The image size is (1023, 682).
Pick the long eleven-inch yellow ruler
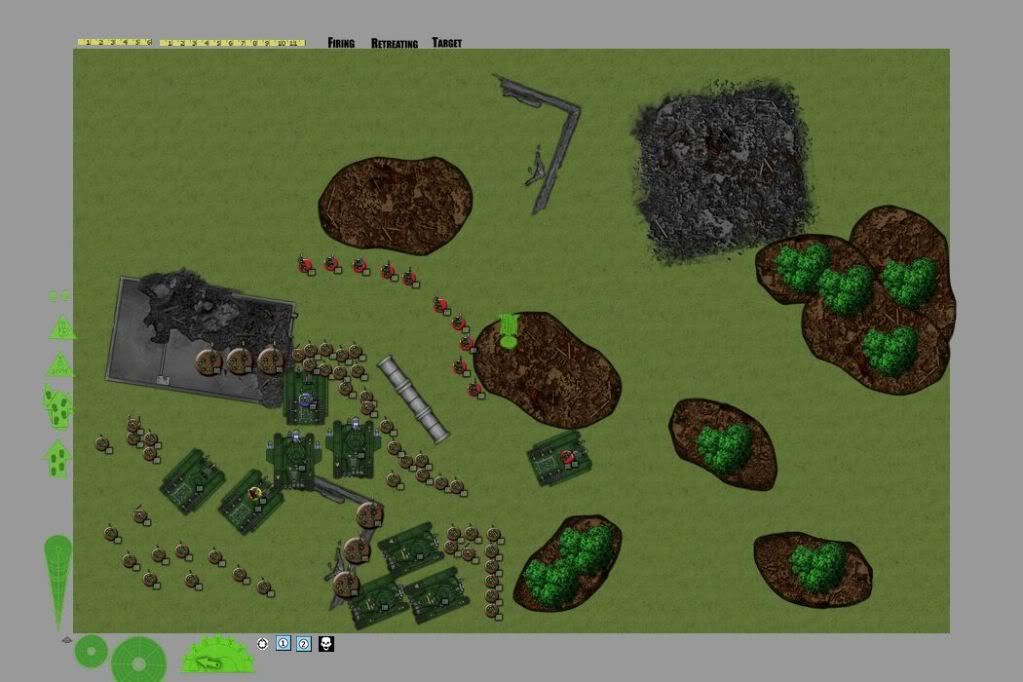tap(232, 43)
